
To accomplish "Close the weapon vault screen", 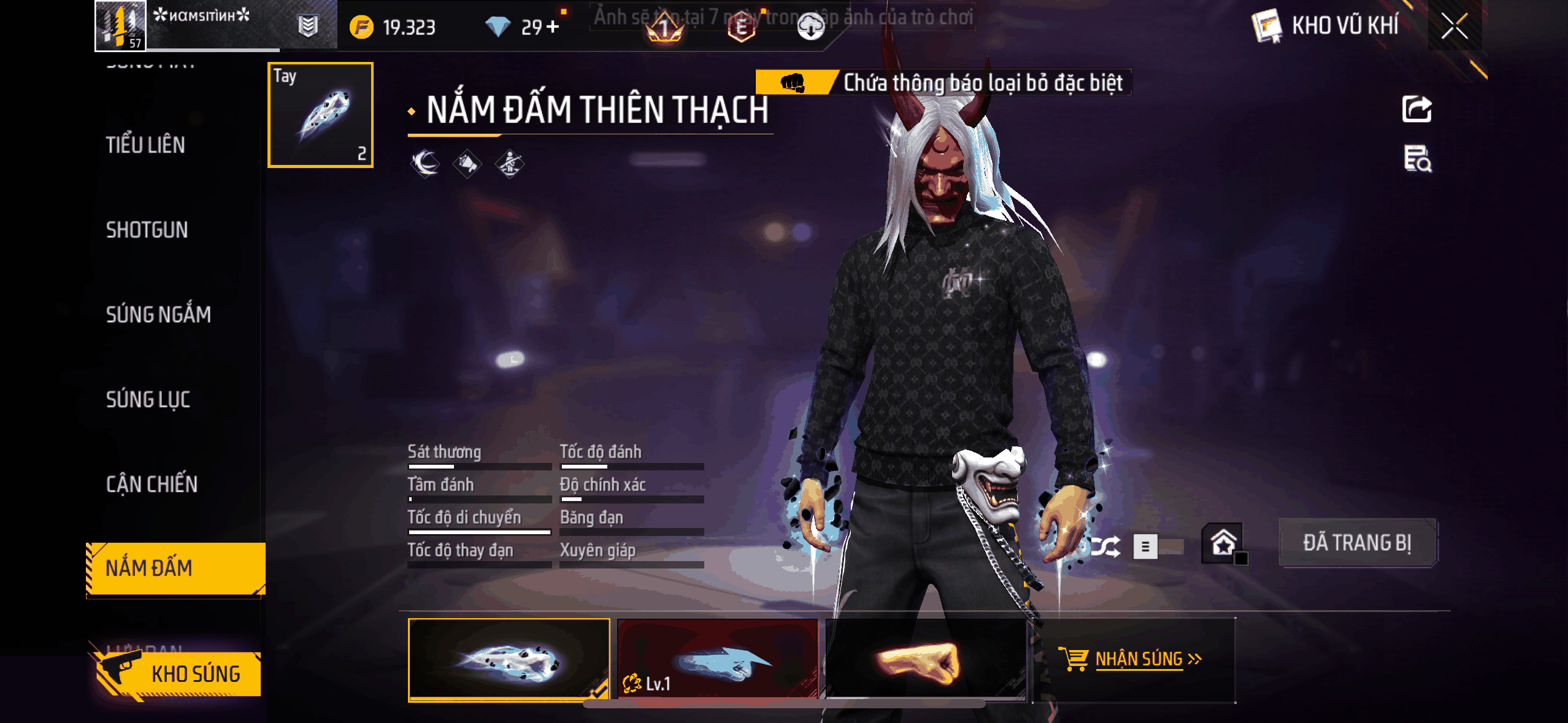I will 1454,26.
